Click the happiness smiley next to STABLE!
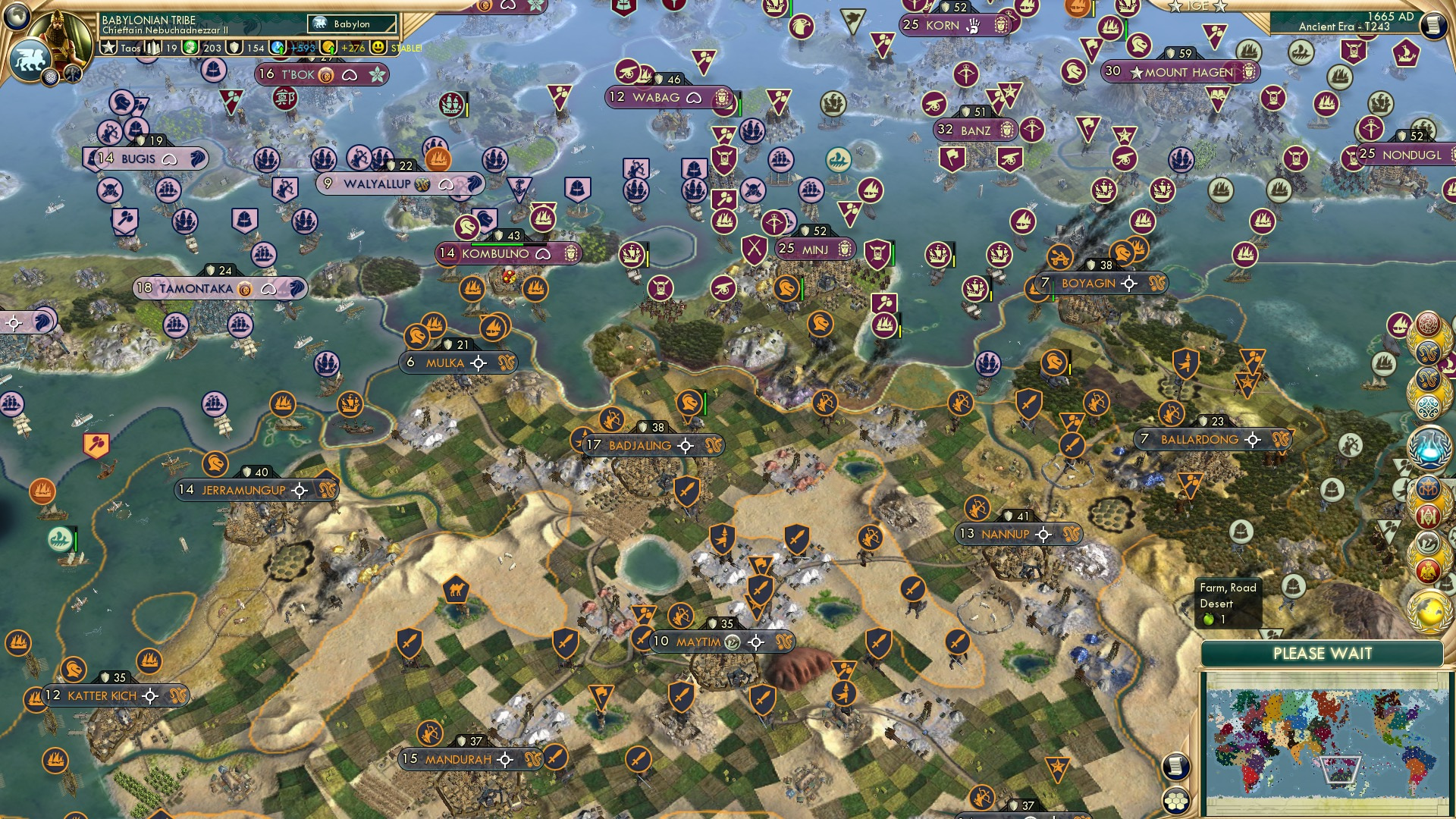 (377, 48)
